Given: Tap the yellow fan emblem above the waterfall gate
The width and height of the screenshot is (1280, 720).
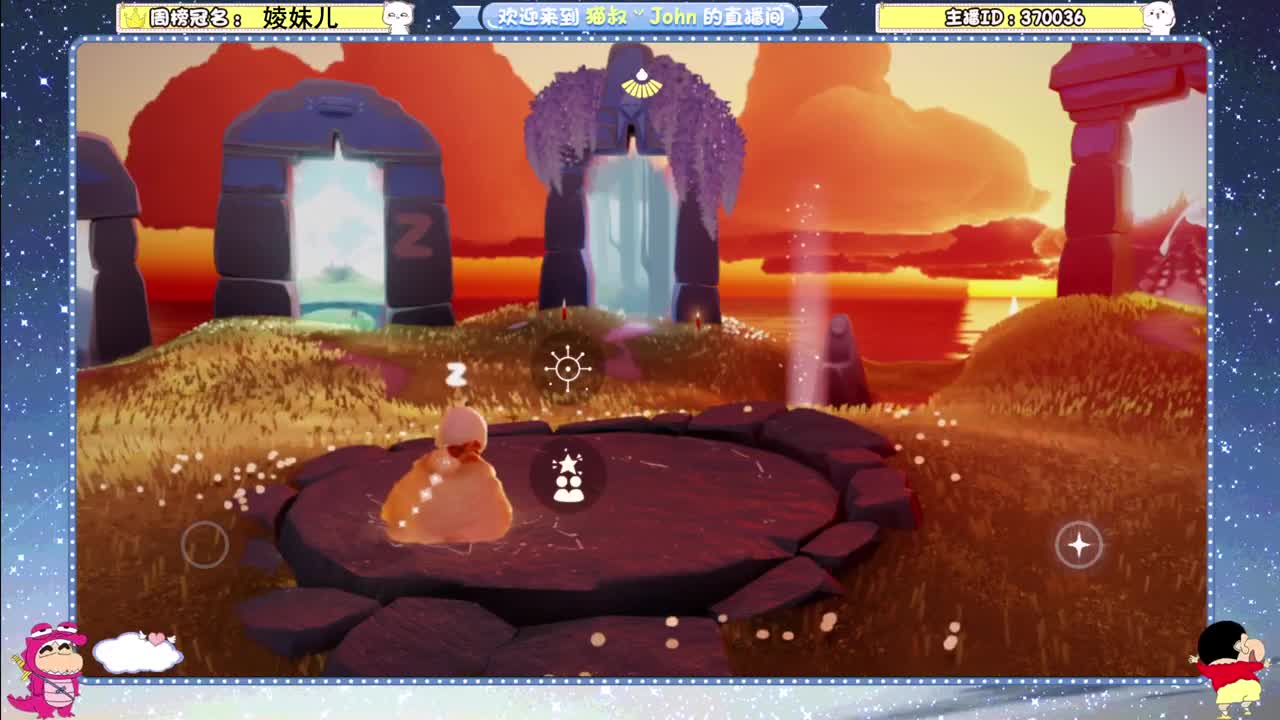Looking at the screenshot, I should (637, 85).
